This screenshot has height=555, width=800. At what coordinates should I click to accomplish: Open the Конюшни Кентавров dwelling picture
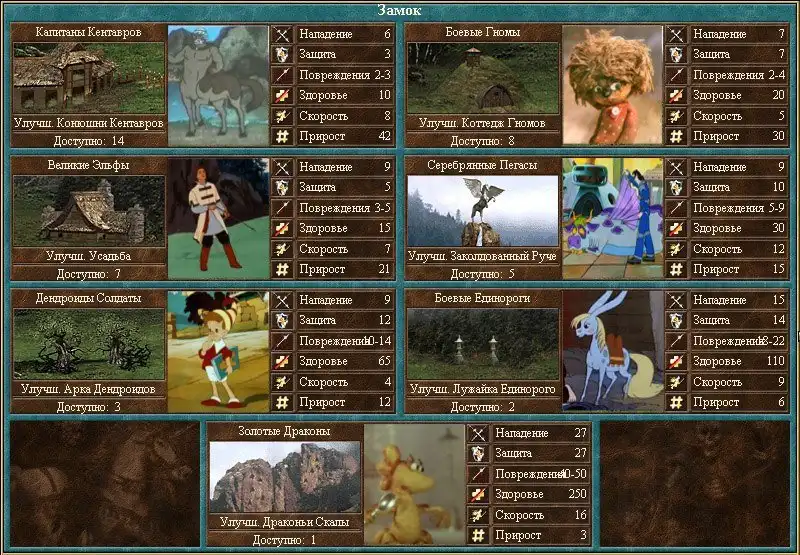click(88, 78)
